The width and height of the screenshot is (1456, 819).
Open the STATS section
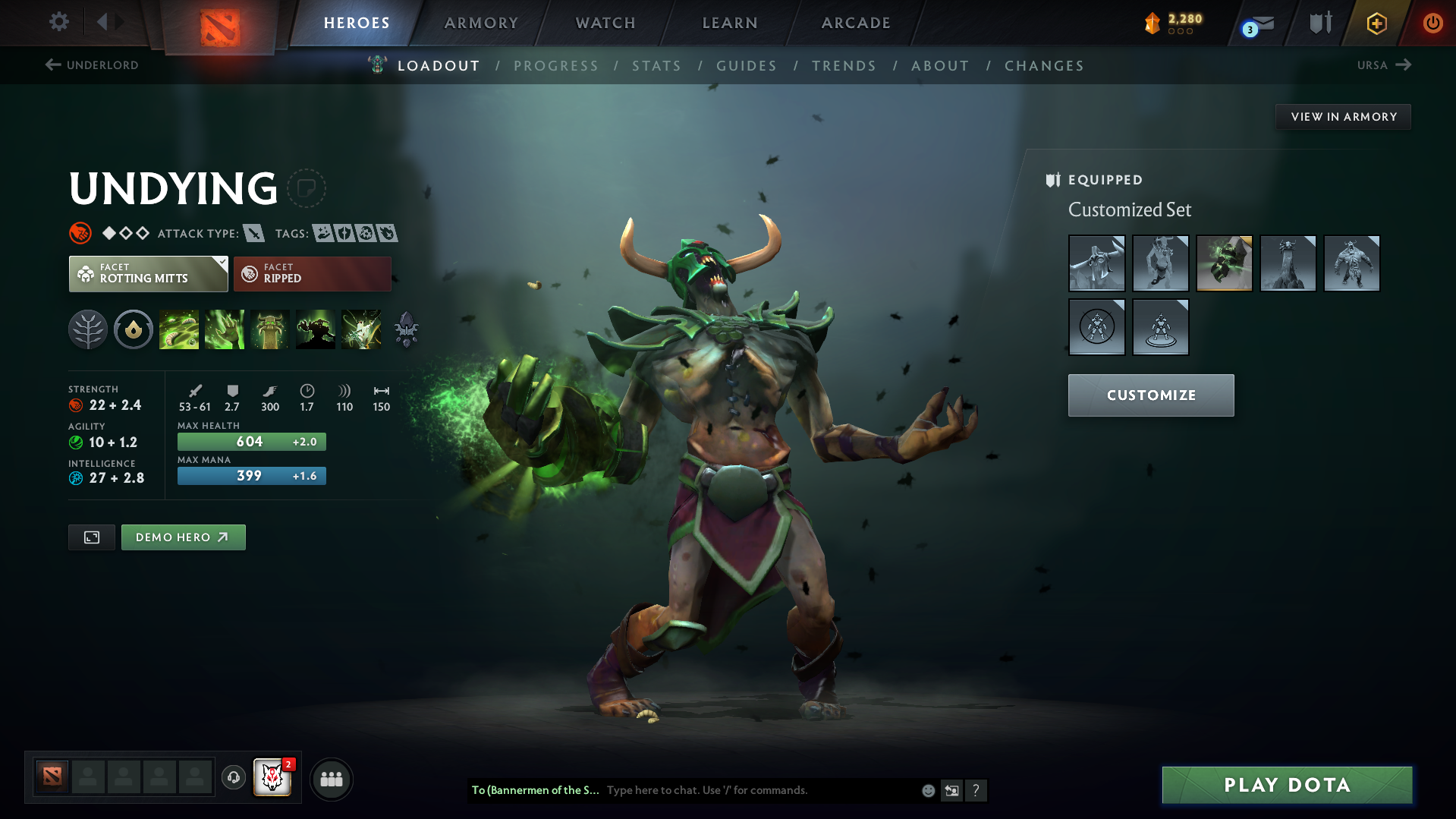click(656, 66)
